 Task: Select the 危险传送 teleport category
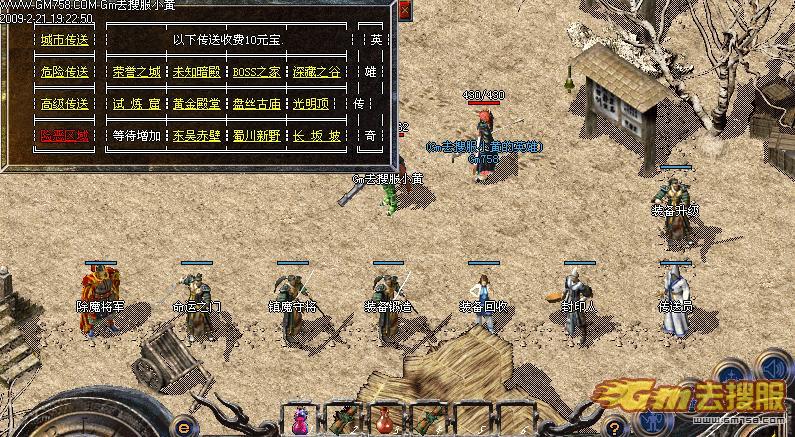pyautogui.click(x=64, y=72)
